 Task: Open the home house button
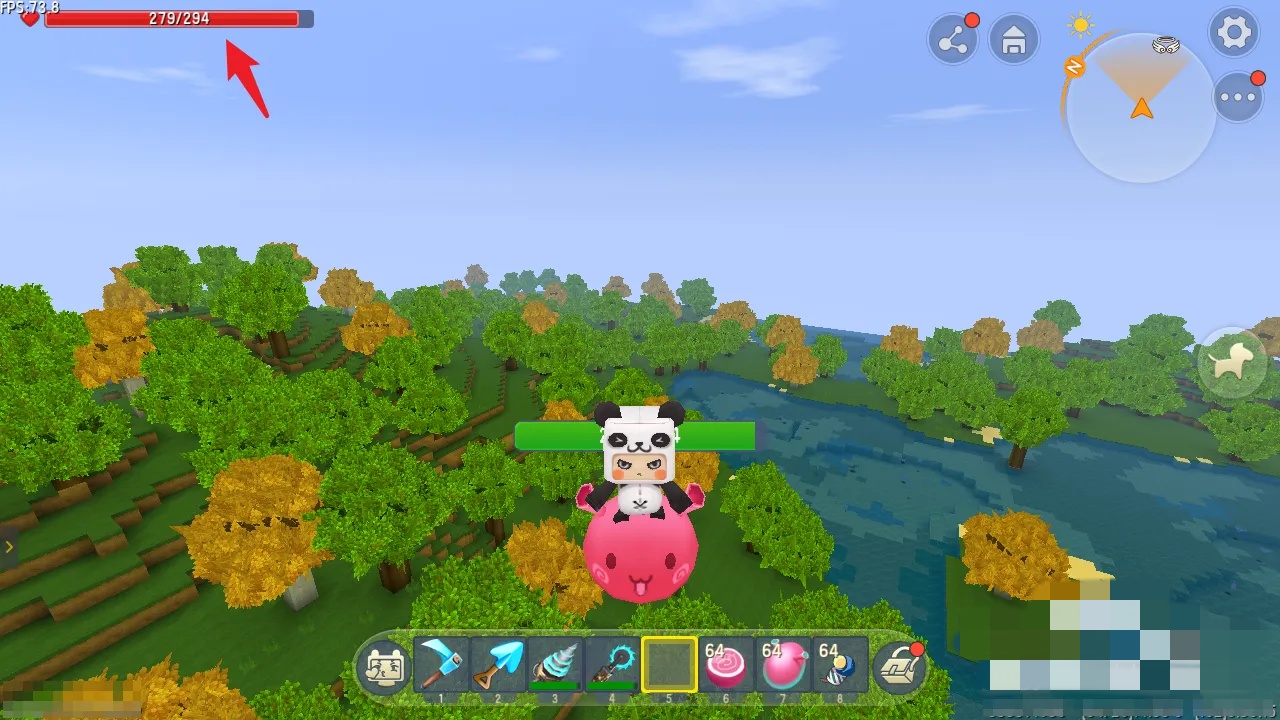(1014, 40)
